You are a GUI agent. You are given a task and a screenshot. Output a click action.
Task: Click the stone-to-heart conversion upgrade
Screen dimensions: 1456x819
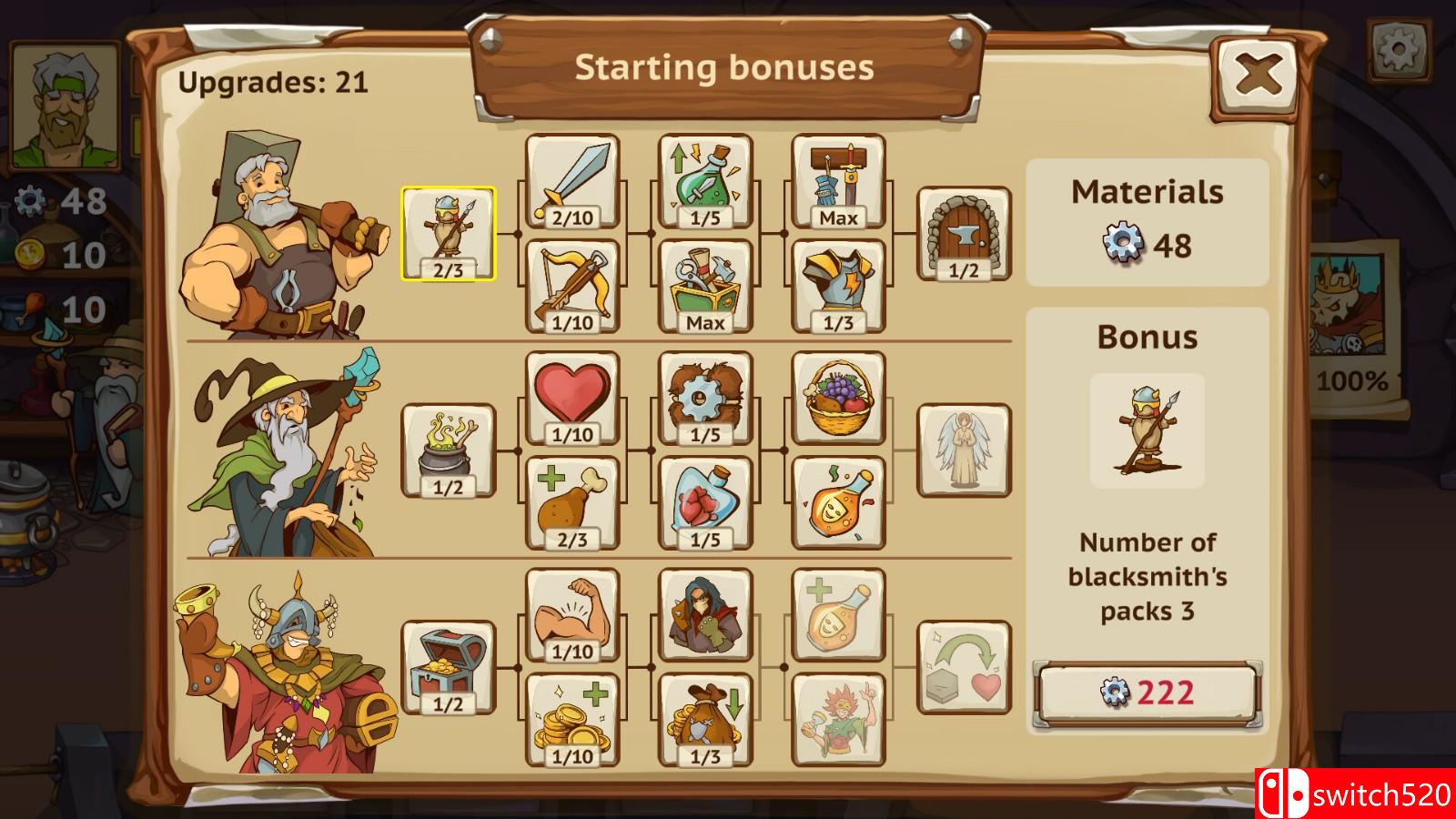coord(964,667)
